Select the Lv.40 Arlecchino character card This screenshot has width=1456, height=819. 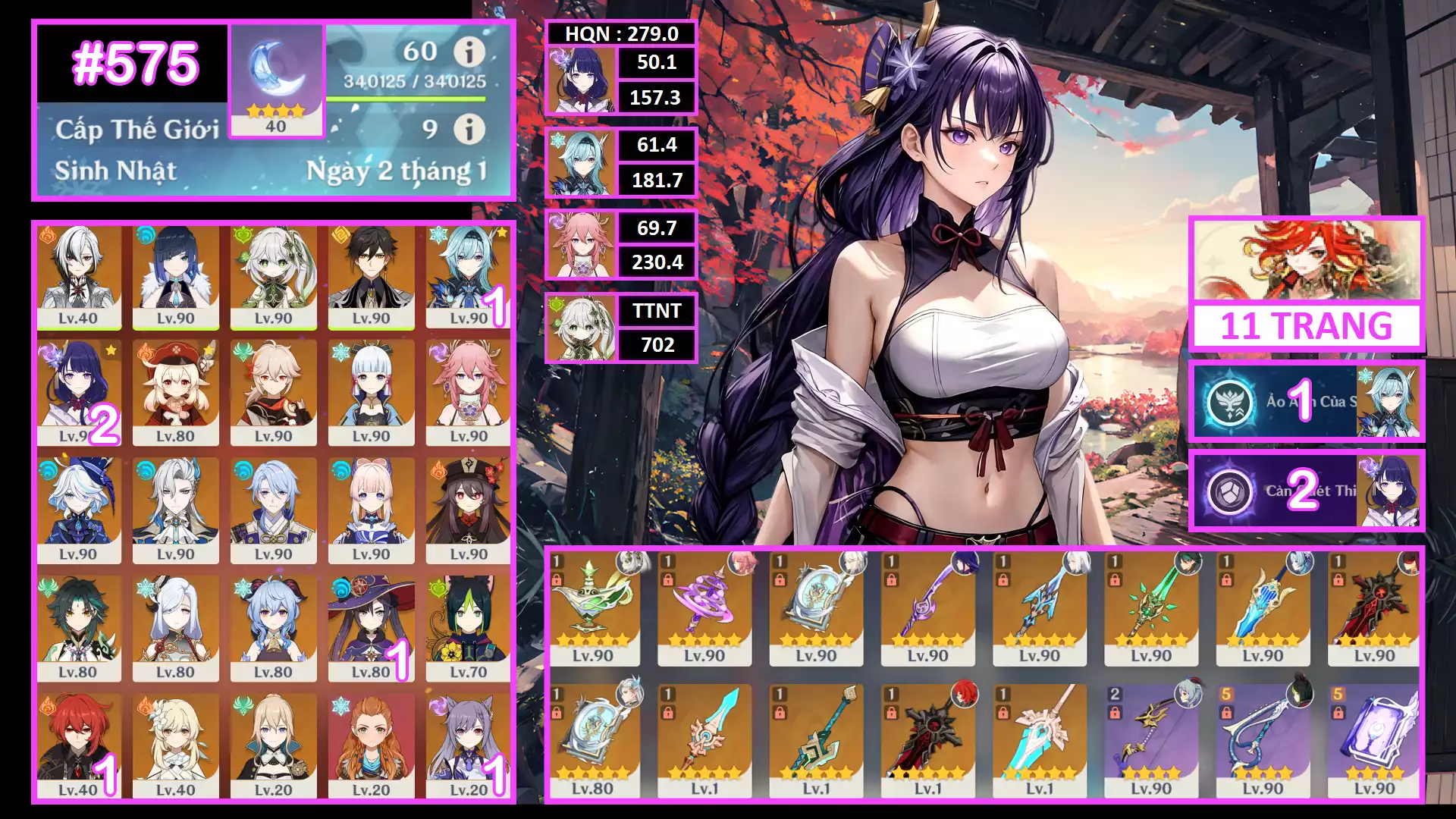pyautogui.click(x=78, y=277)
